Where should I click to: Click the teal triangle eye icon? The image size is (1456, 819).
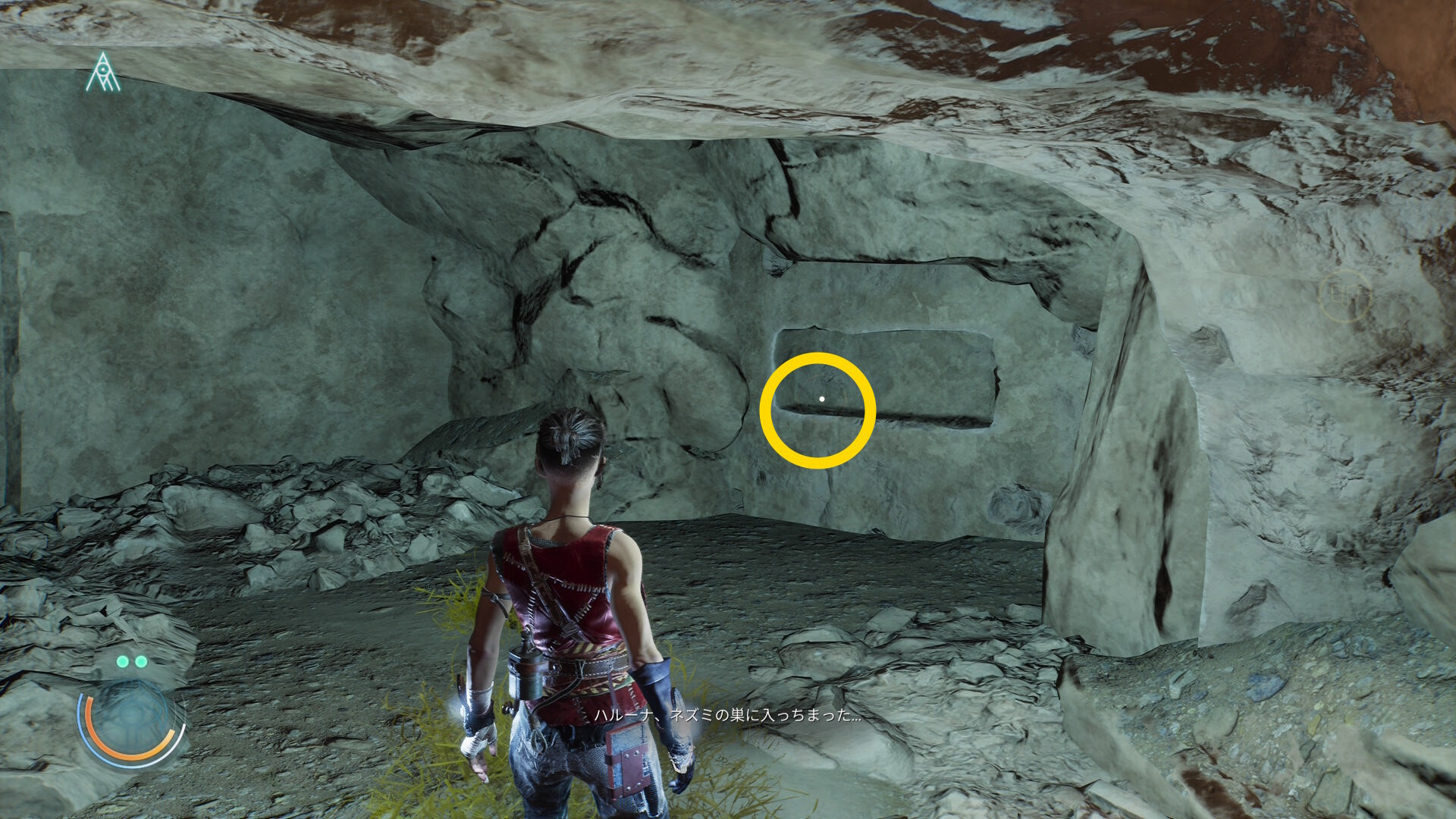pyautogui.click(x=102, y=74)
